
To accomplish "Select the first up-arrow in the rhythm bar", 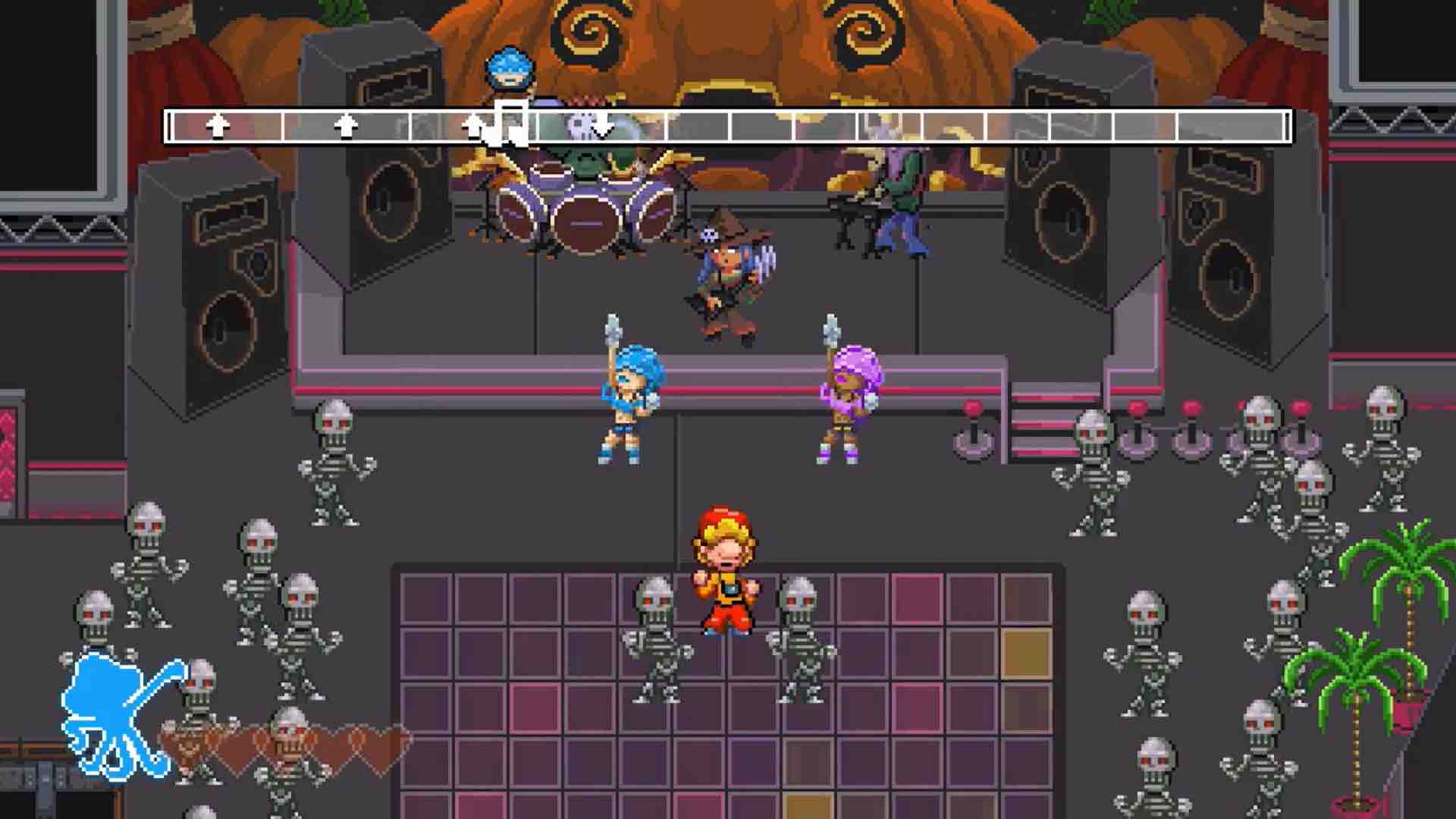I will (x=218, y=124).
